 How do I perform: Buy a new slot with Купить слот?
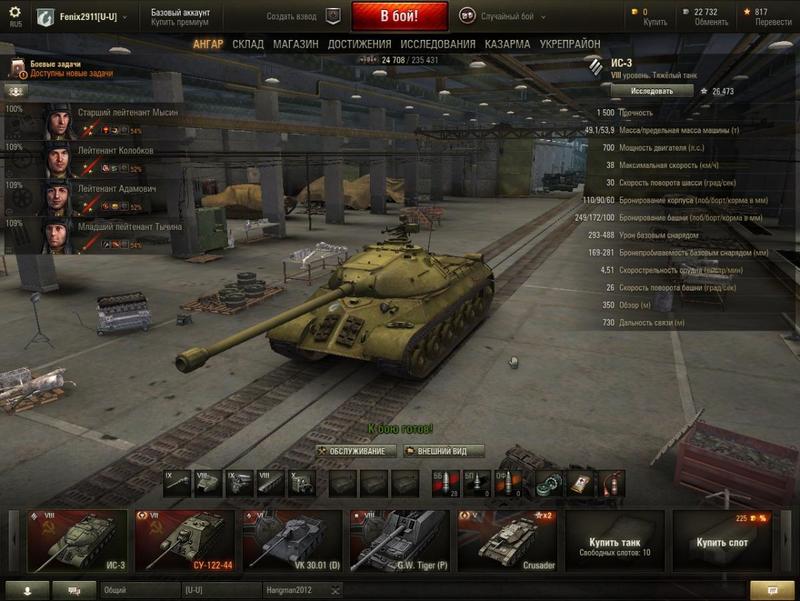click(x=721, y=541)
